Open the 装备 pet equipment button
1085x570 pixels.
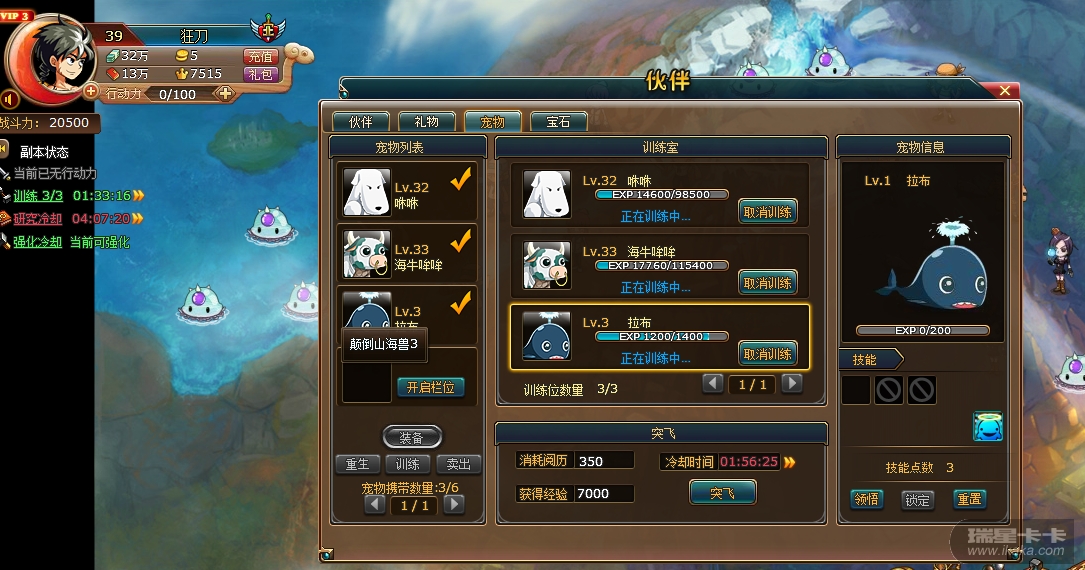(x=412, y=438)
